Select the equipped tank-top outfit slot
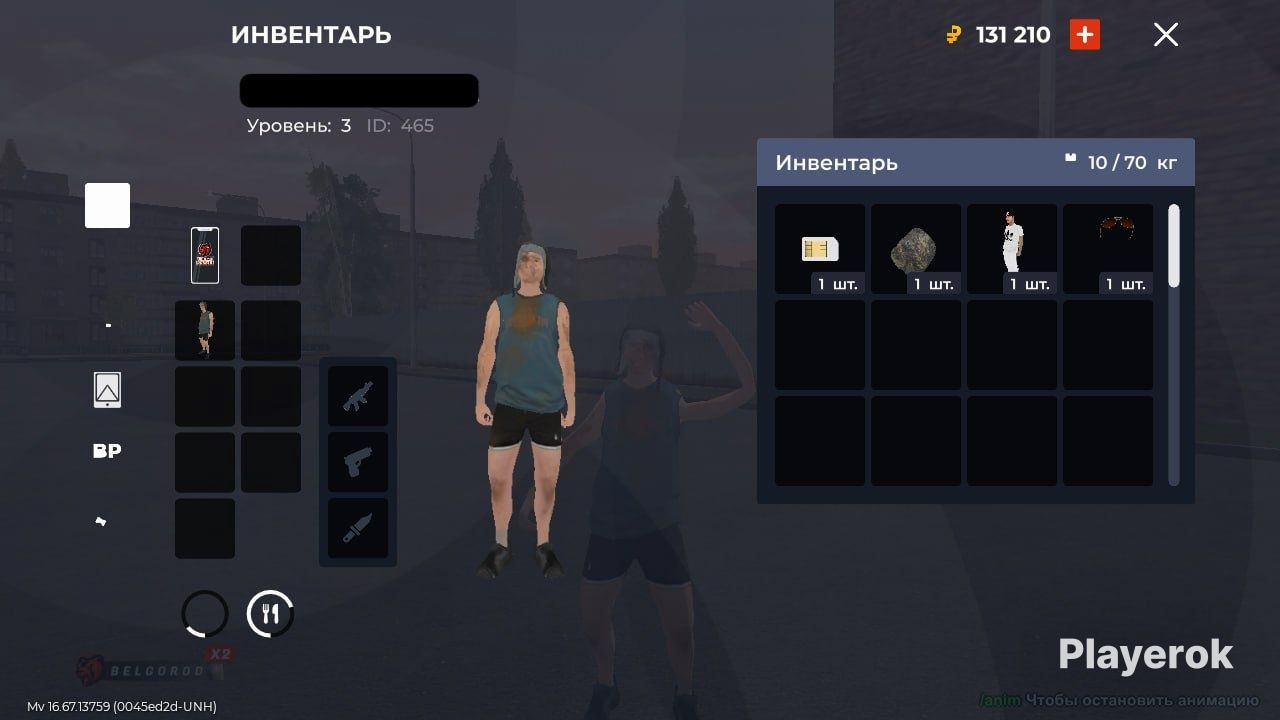 point(205,330)
